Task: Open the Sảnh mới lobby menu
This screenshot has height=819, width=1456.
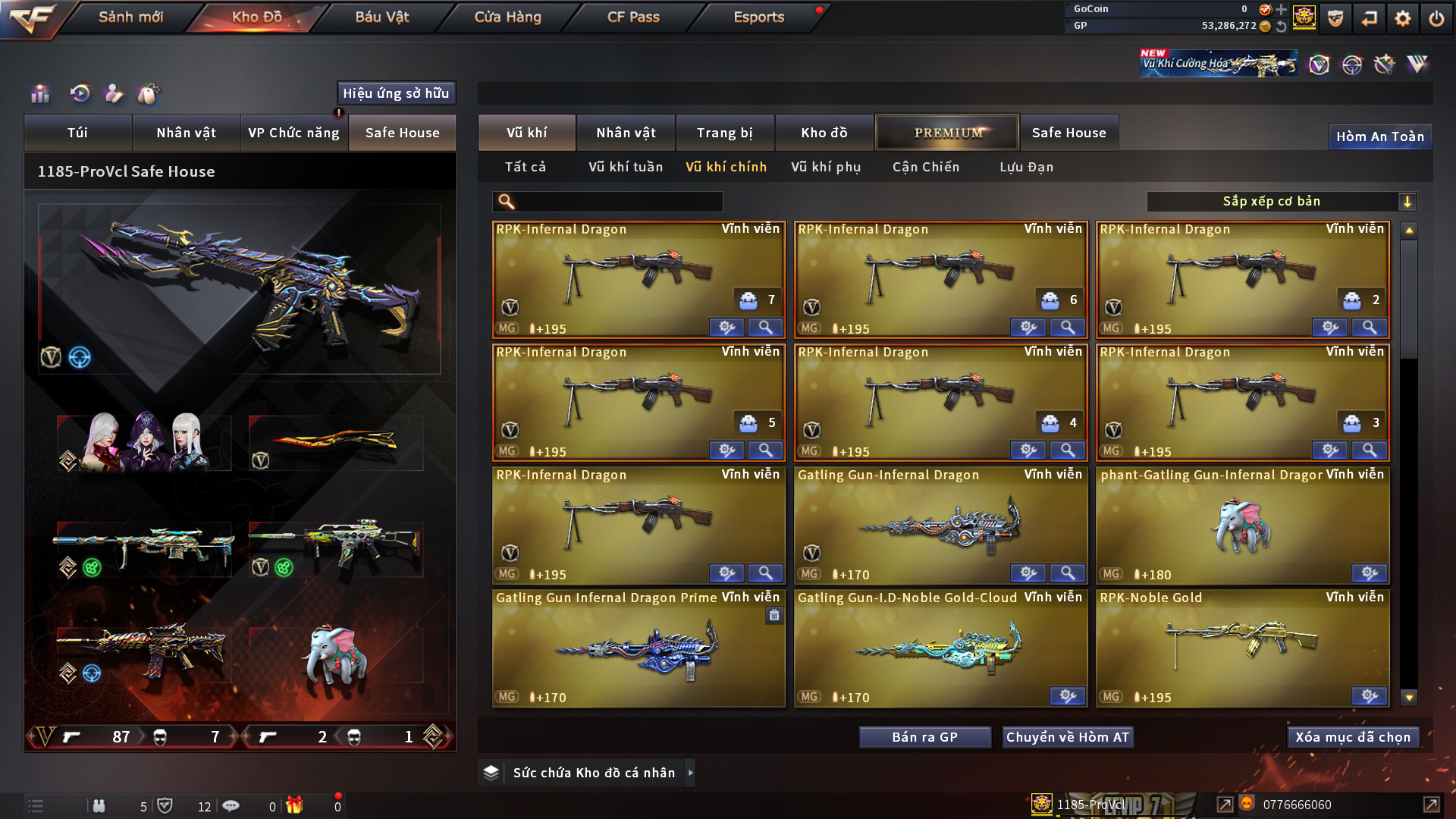Action: click(130, 17)
